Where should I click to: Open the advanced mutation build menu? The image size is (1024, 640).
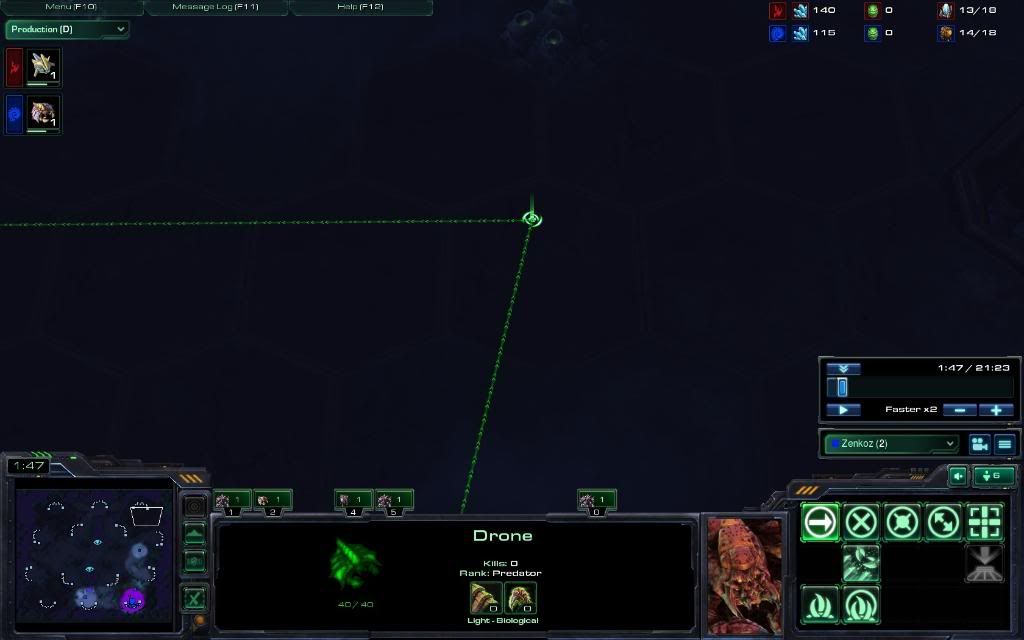click(x=861, y=604)
